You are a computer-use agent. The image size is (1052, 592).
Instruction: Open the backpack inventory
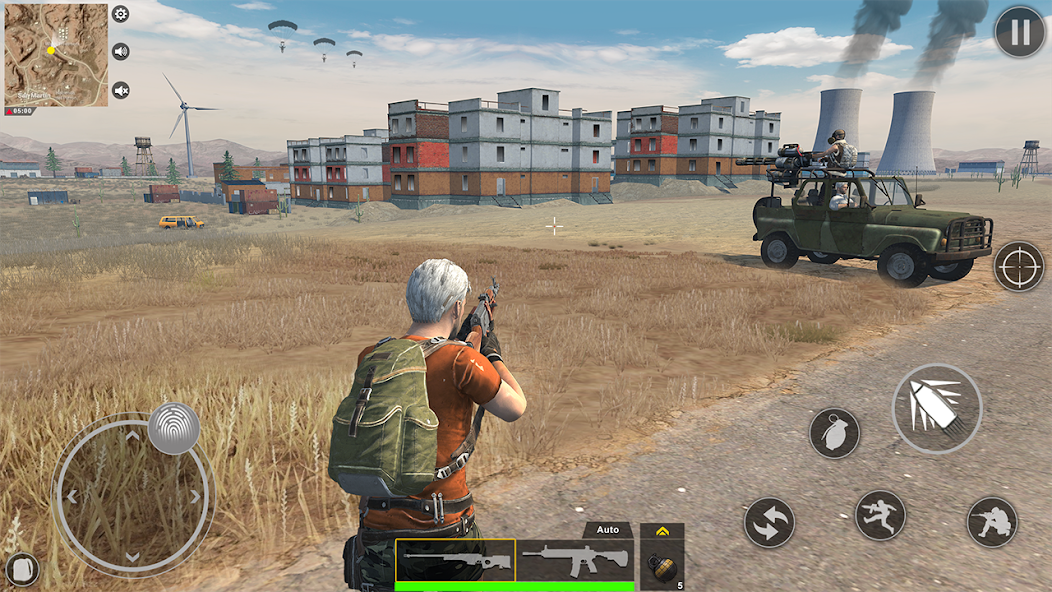coord(22,569)
